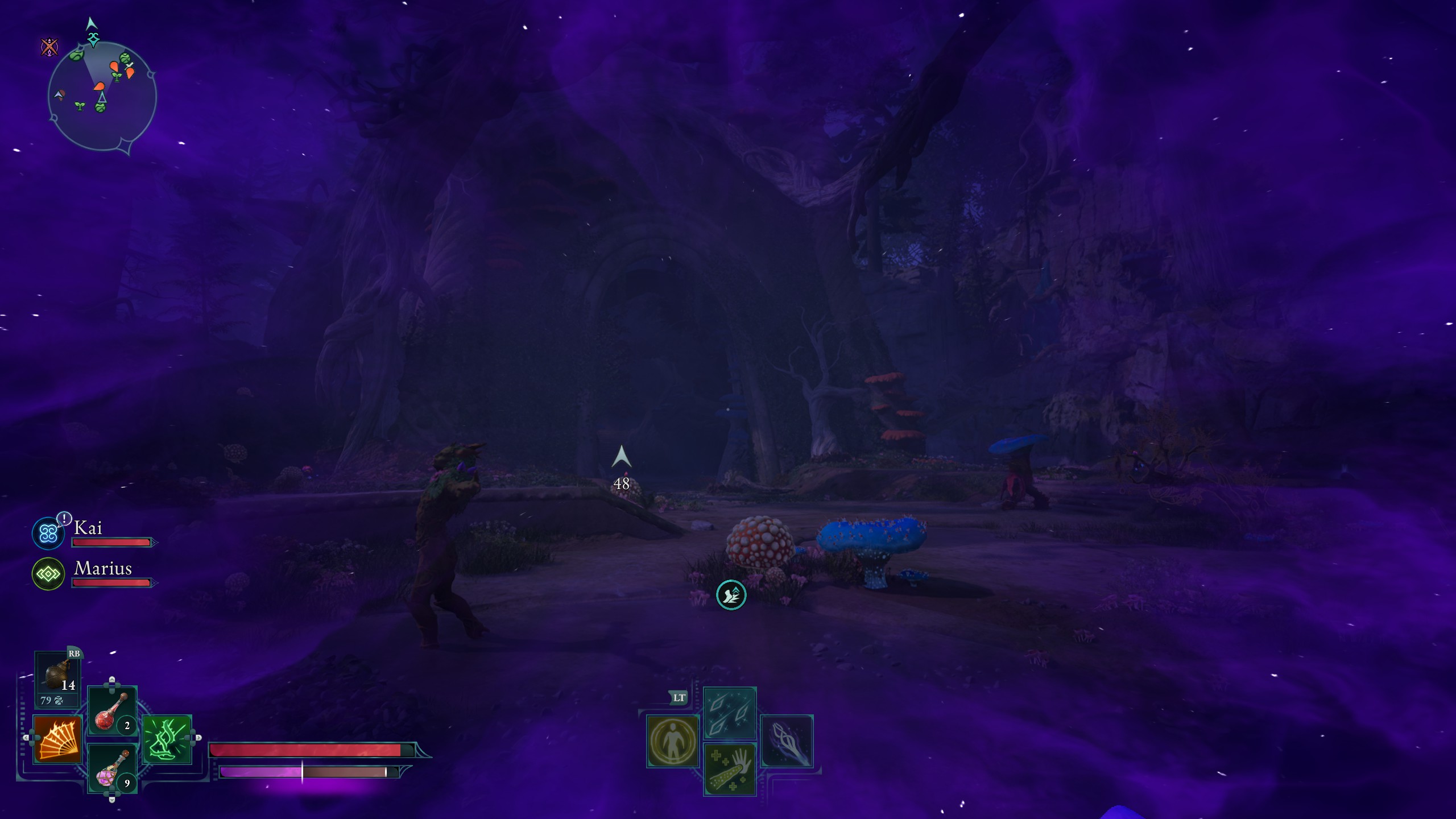Screen dimensions: 1456x819
Task: Use the red health potion
Action: click(x=112, y=711)
